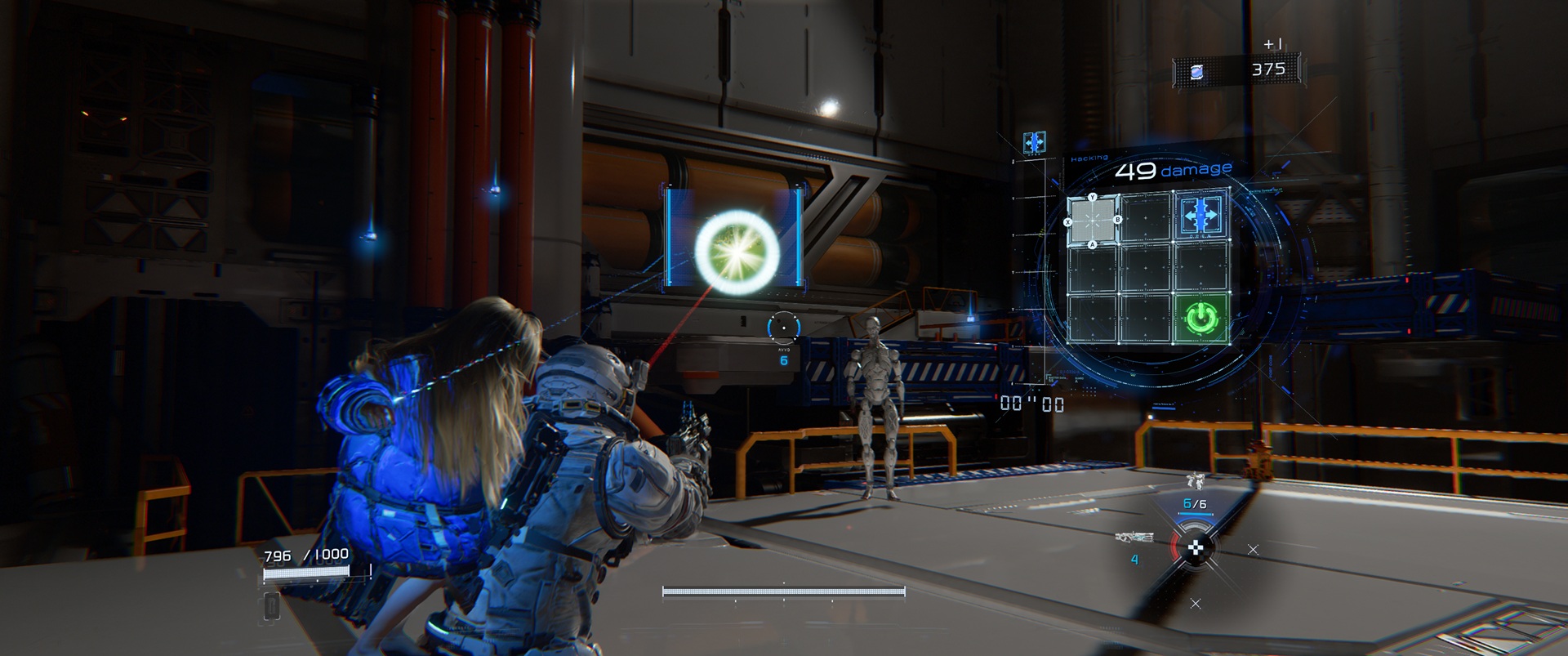Click the currency canister icon
The height and width of the screenshot is (656, 1568).
1196,72
